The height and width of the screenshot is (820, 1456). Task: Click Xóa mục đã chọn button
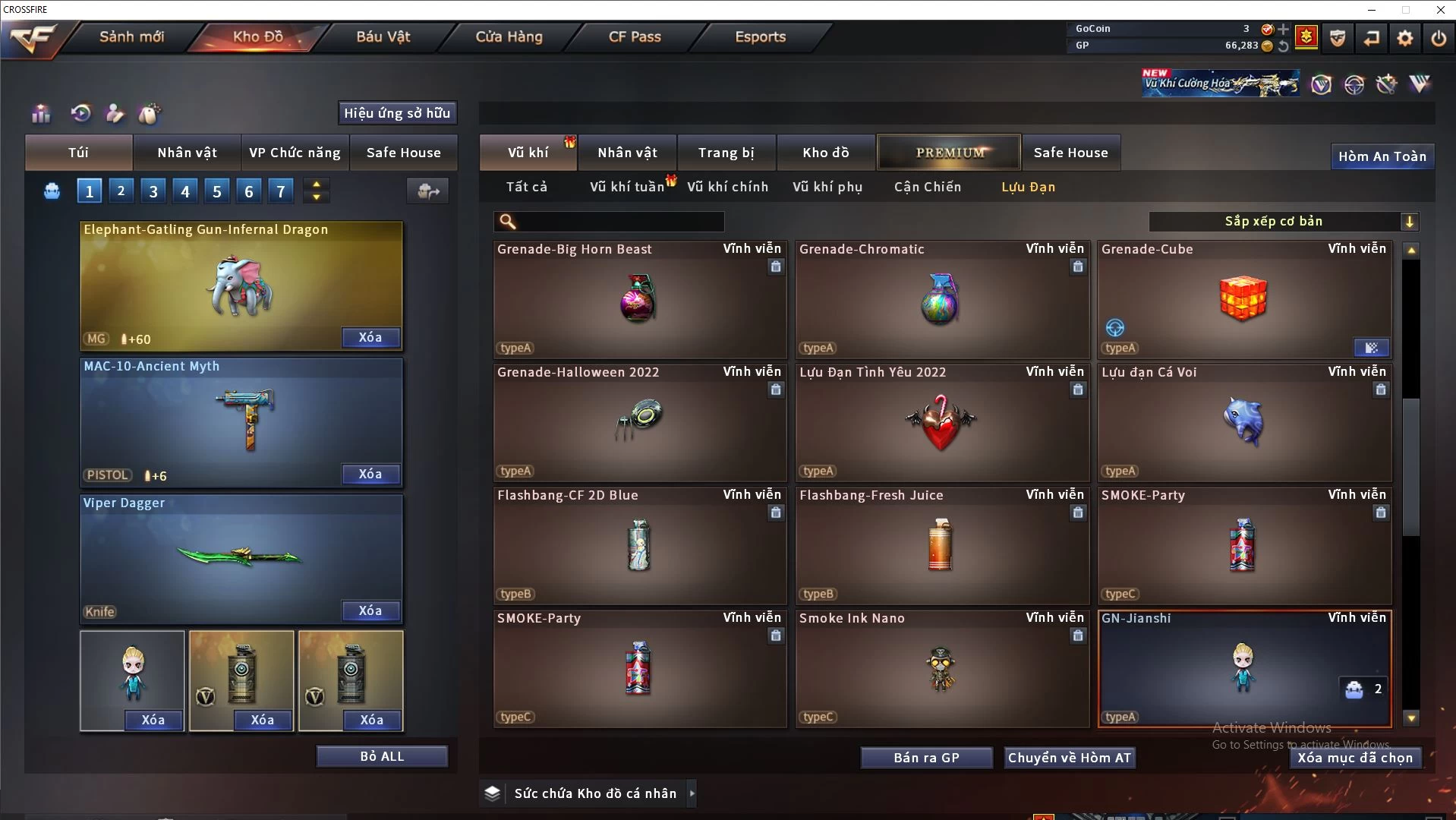click(1355, 758)
